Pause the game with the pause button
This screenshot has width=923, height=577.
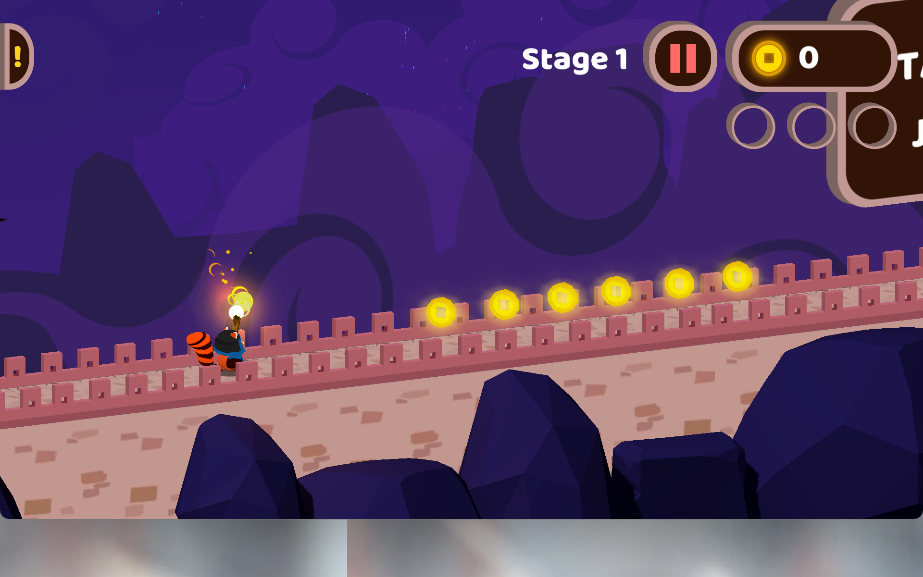coord(682,58)
